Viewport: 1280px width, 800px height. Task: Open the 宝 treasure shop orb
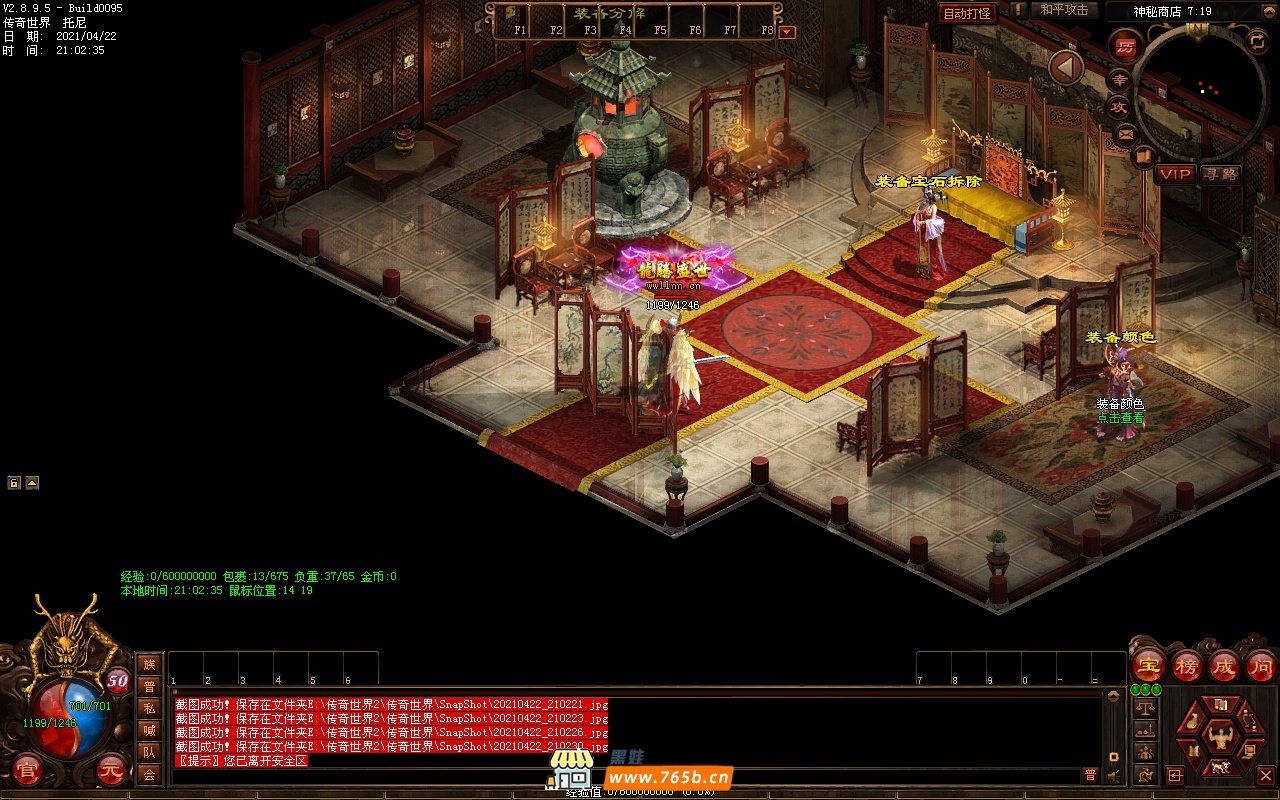coord(1147,665)
